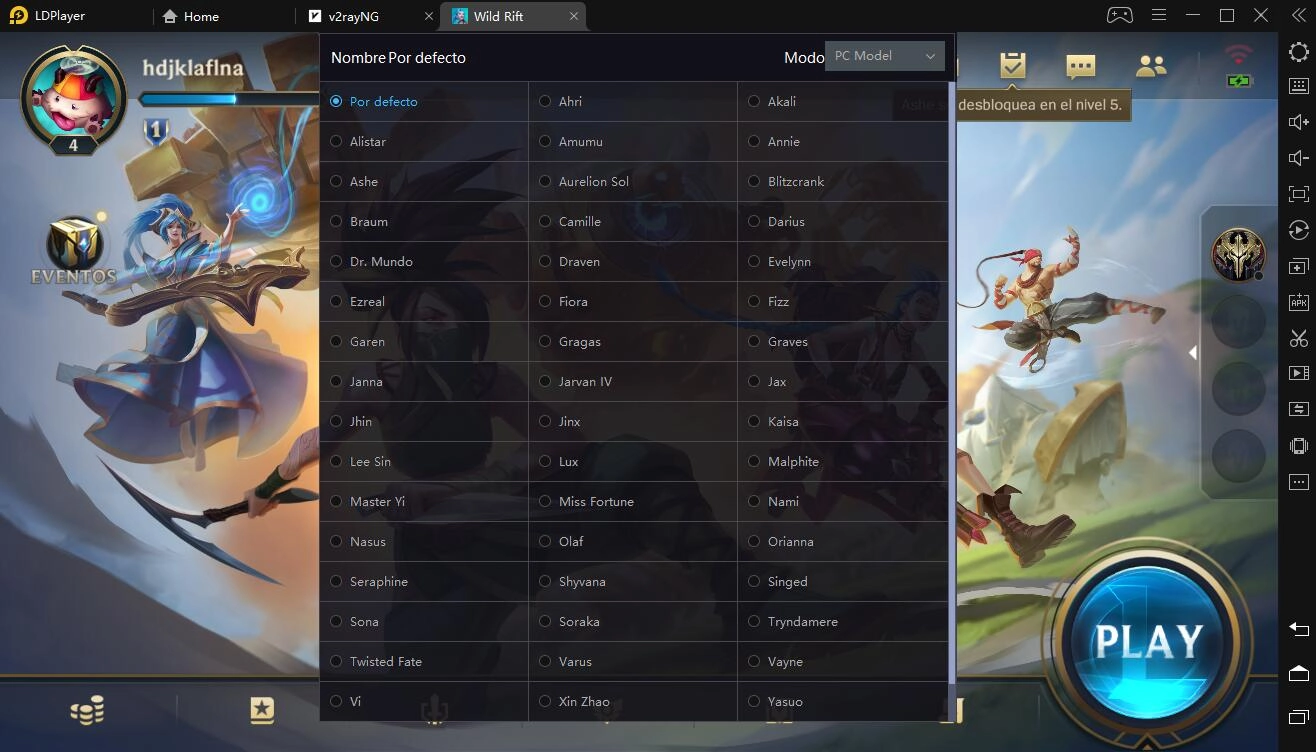Image resolution: width=1316 pixels, height=752 pixels.
Task: Open the friends list icon
Action: pyautogui.click(x=1150, y=64)
